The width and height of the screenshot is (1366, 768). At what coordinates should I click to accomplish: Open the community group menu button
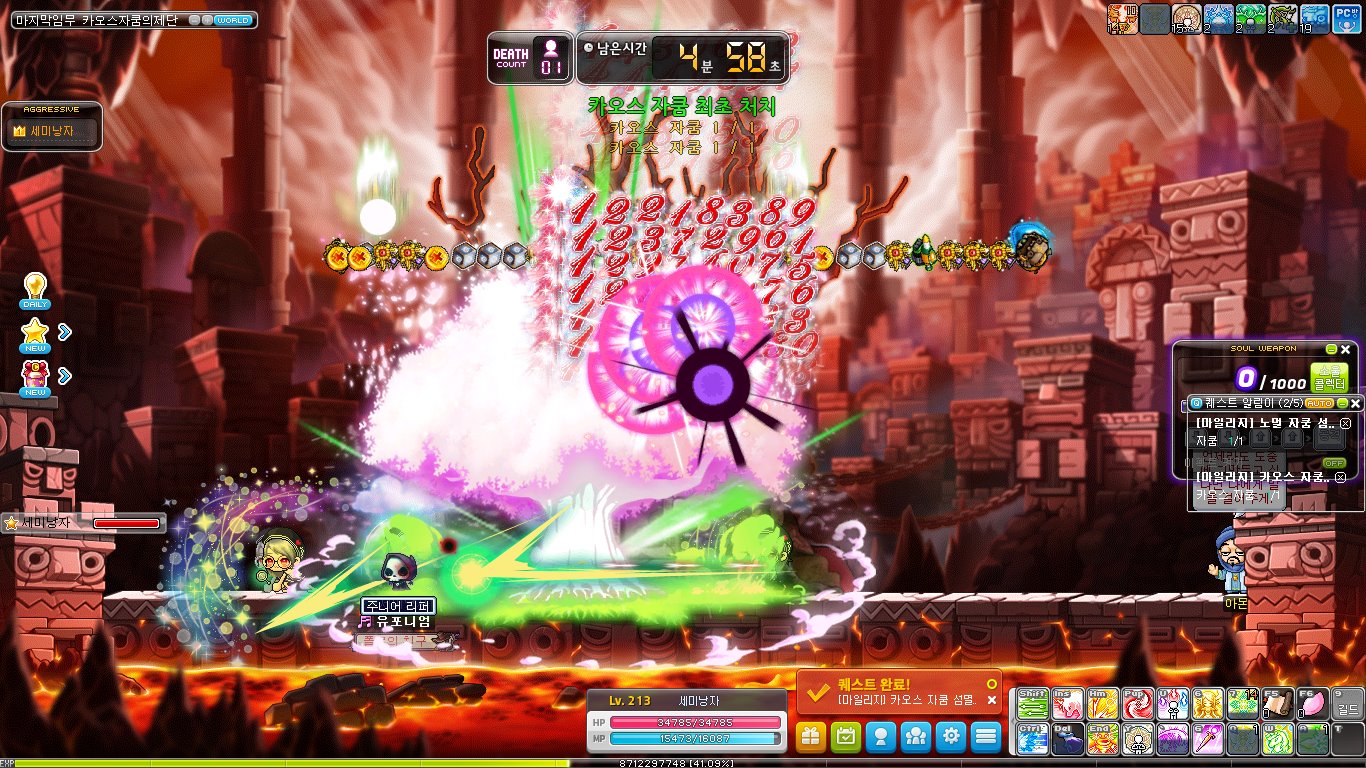point(916,737)
